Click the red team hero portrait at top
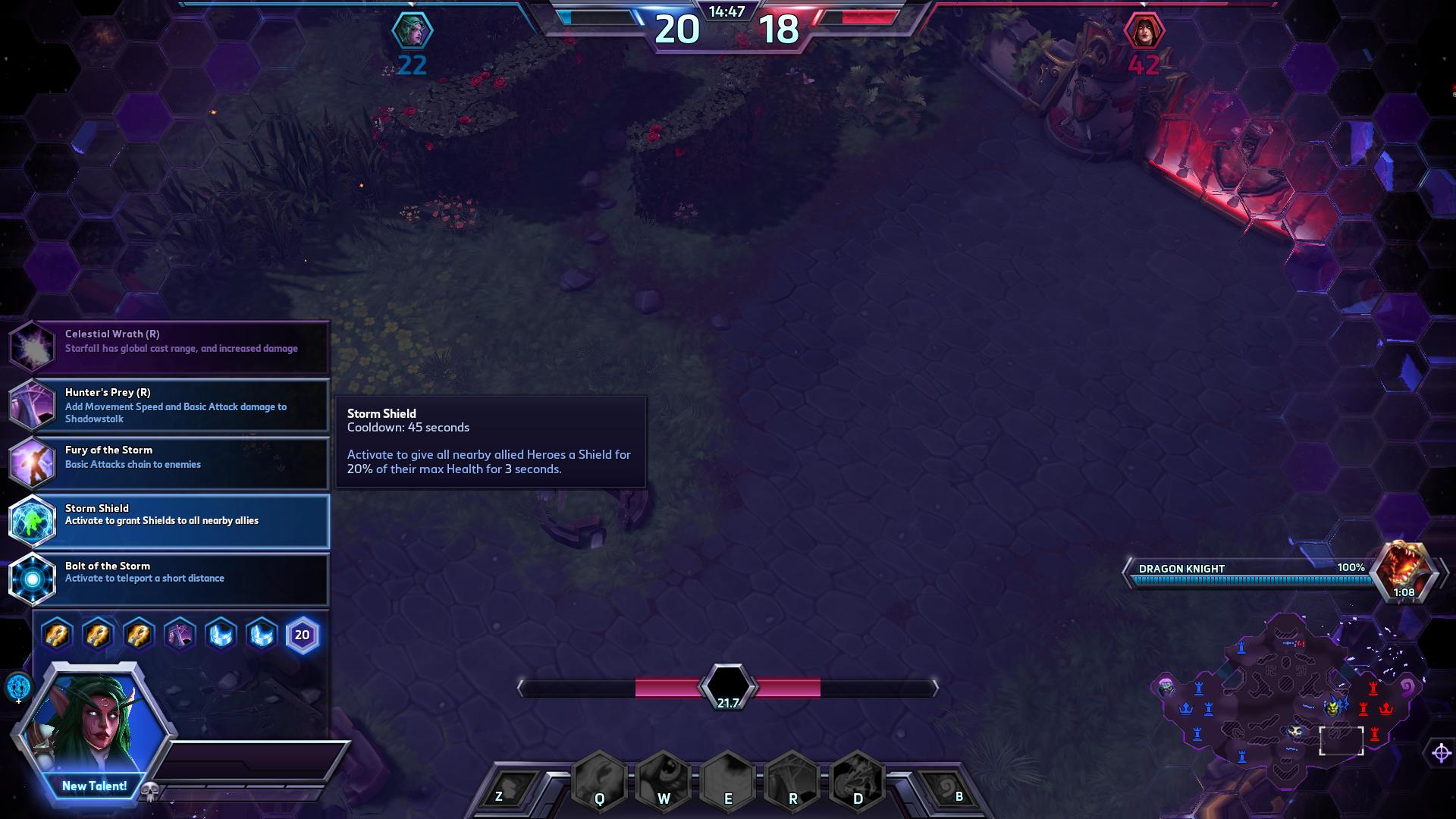Viewport: 1456px width, 819px height. (1144, 31)
